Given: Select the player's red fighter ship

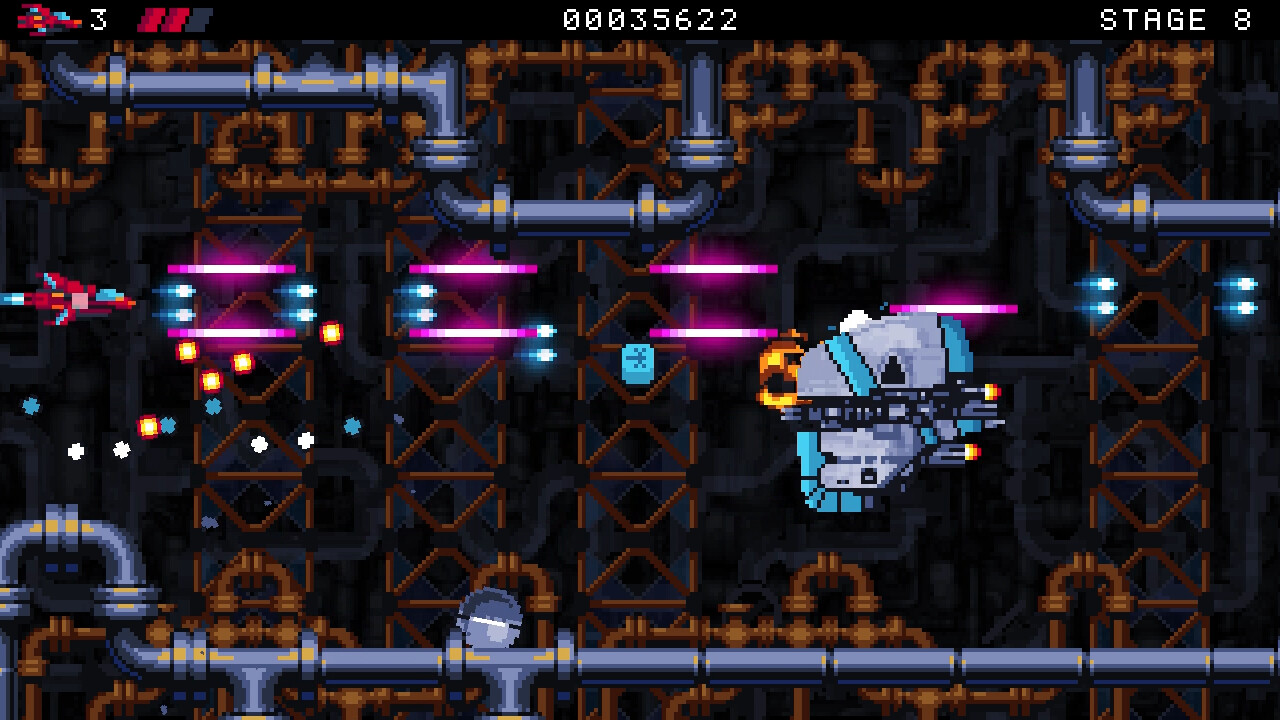Looking at the screenshot, I should click(75, 300).
